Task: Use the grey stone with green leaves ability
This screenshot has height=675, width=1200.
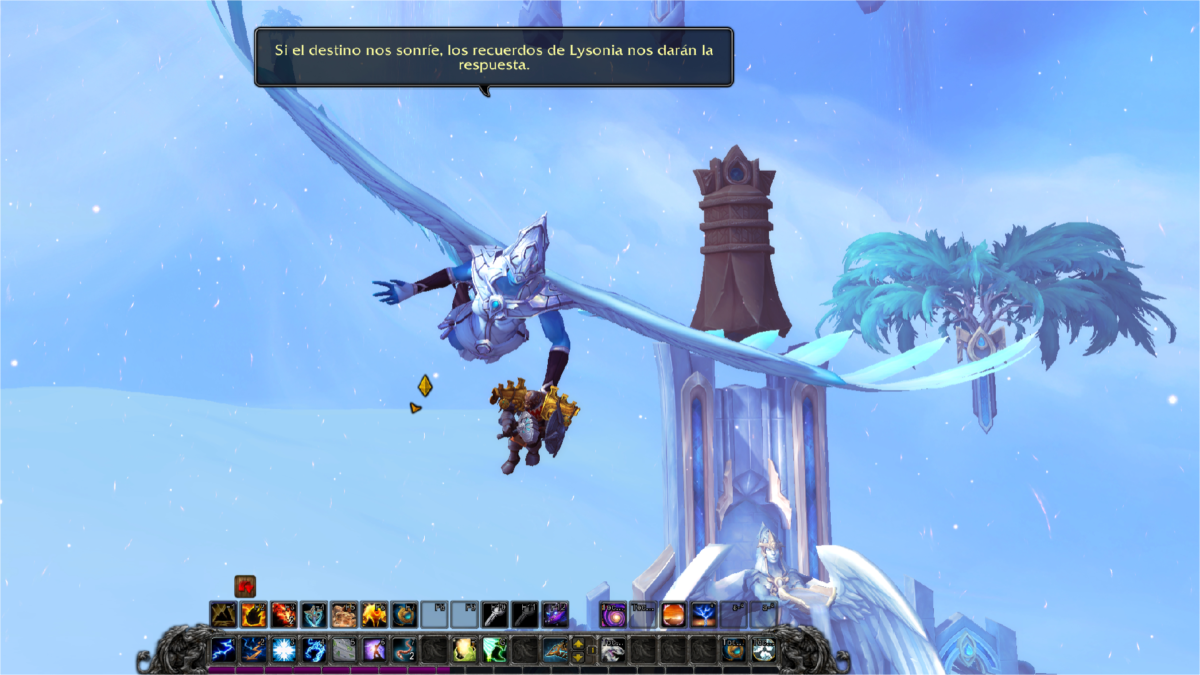Action: [343, 650]
